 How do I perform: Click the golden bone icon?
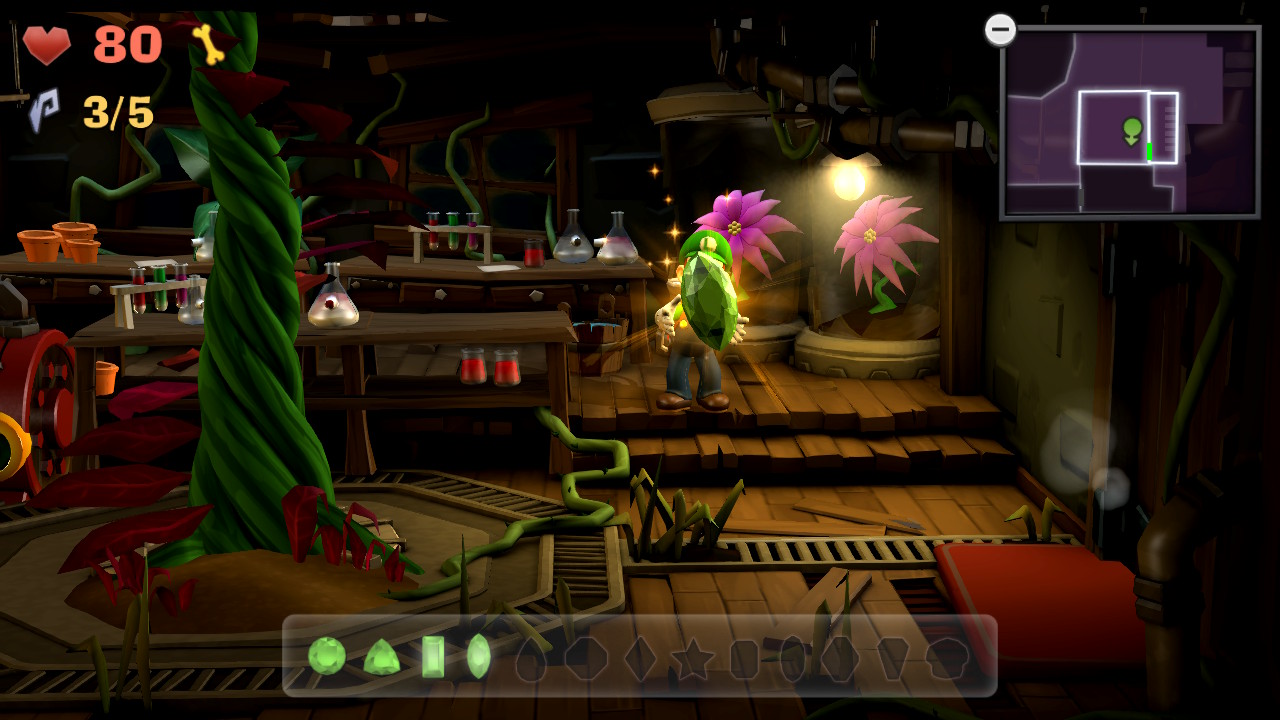pyautogui.click(x=209, y=44)
